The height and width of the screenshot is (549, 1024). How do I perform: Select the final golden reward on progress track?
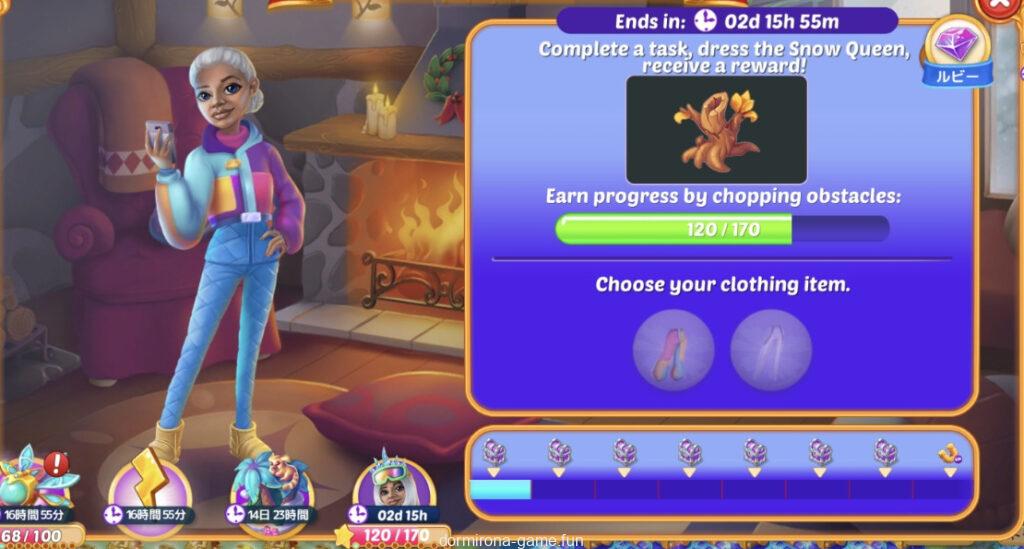[x=945, y=454]
